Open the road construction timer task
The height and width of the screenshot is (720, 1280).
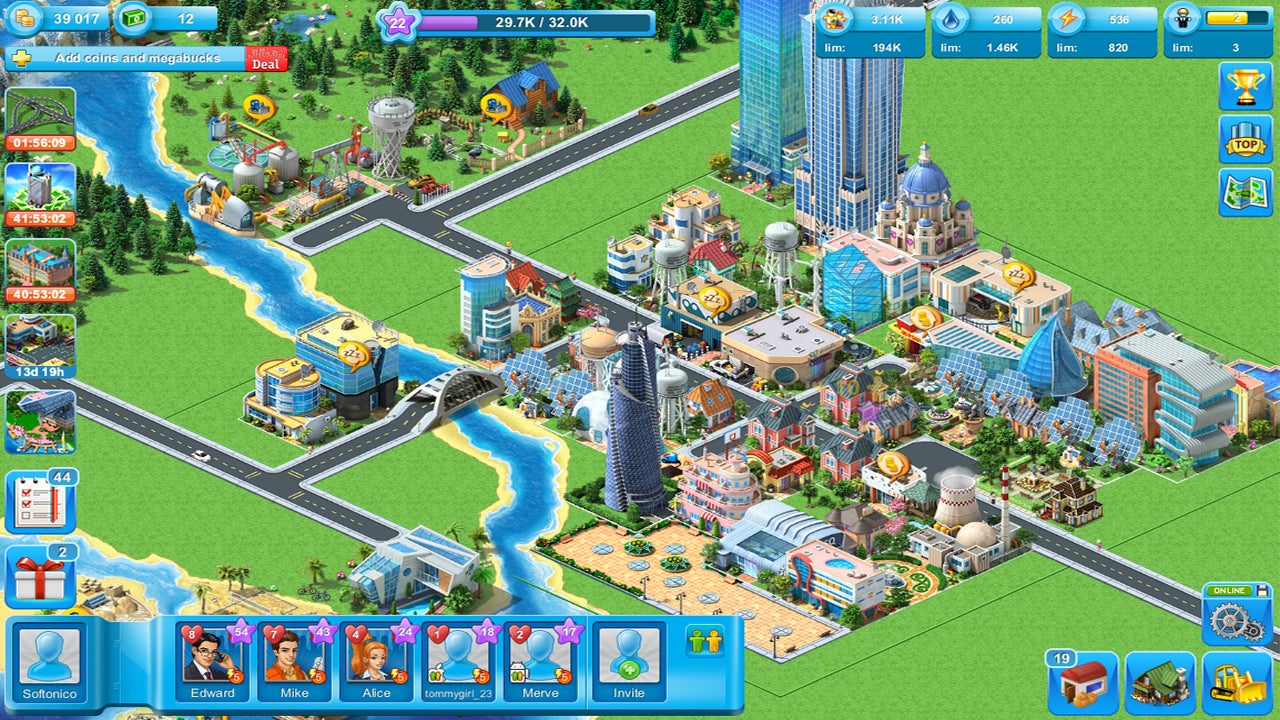pos(40,118)
